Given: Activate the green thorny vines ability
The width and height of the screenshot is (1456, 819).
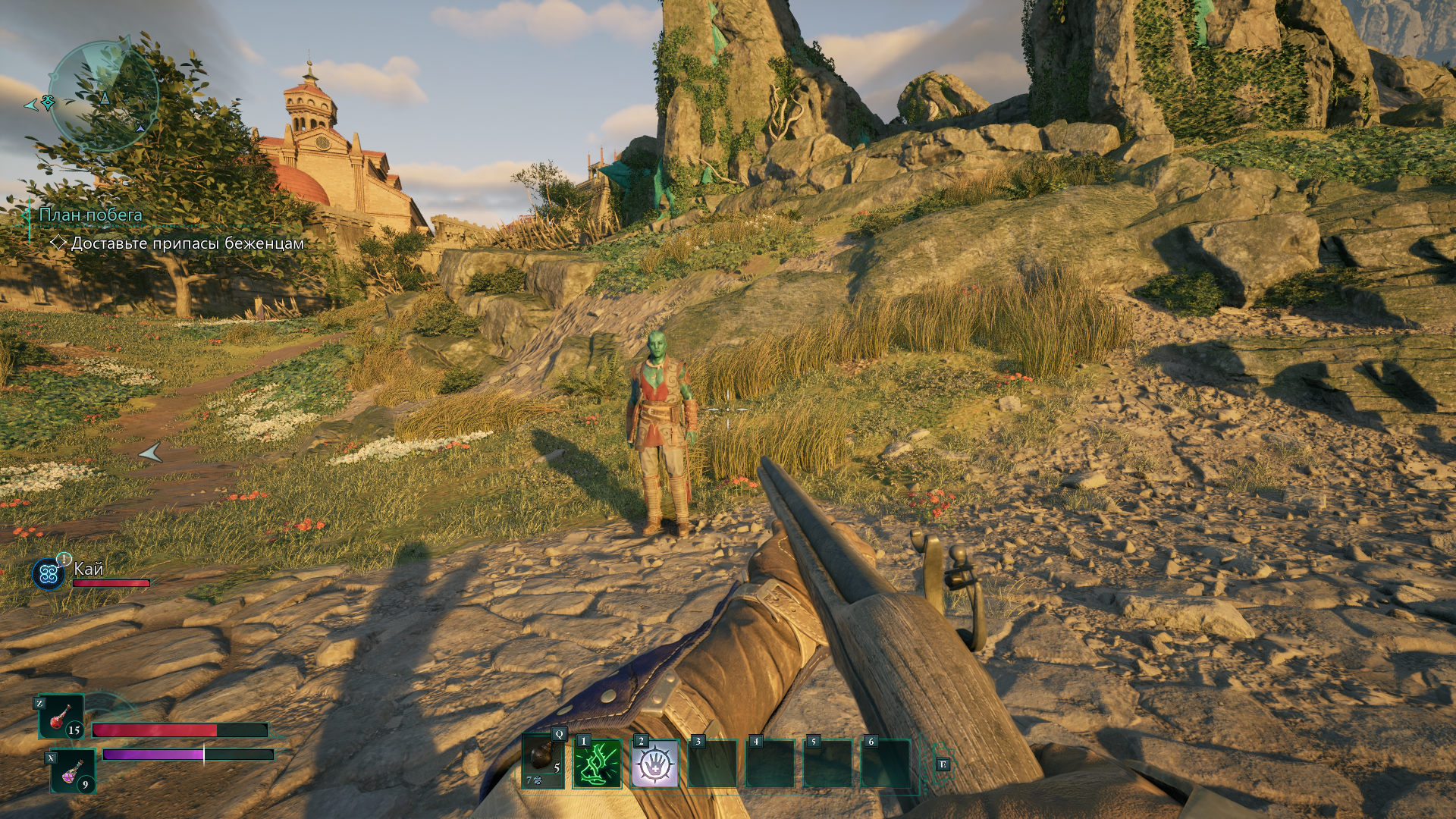Looking at the screenshot, I should pos(598,764).
